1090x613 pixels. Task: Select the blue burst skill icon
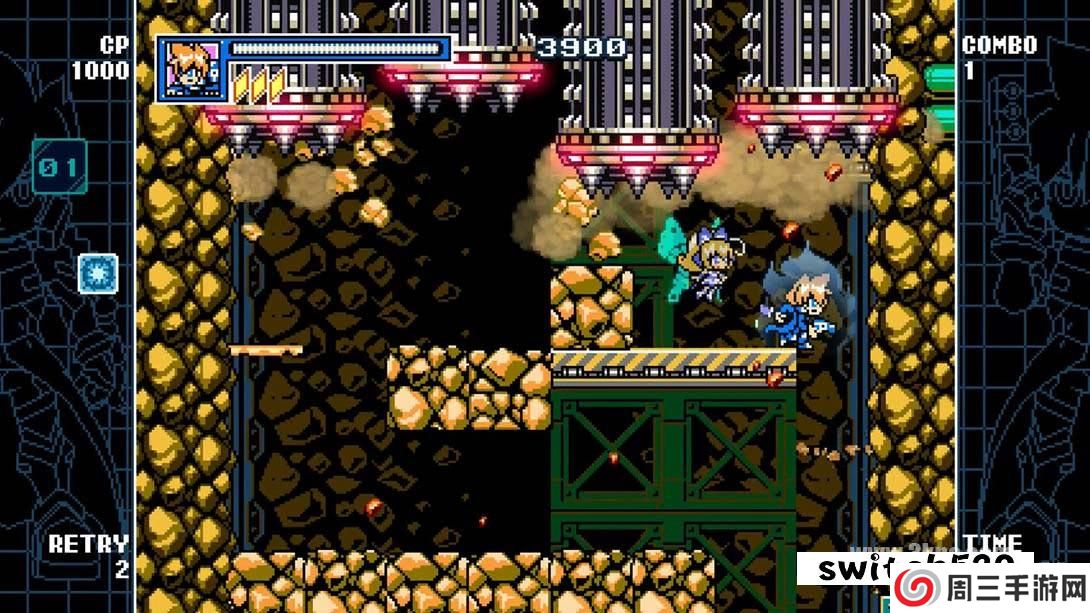coord(98,273)
